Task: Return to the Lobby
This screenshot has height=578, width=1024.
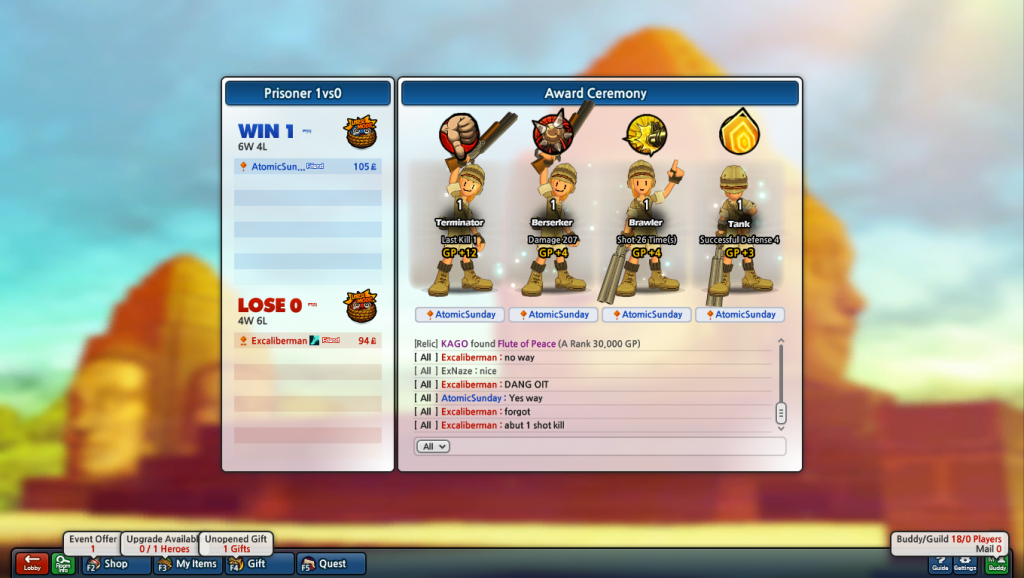Action: coord(31,564)
